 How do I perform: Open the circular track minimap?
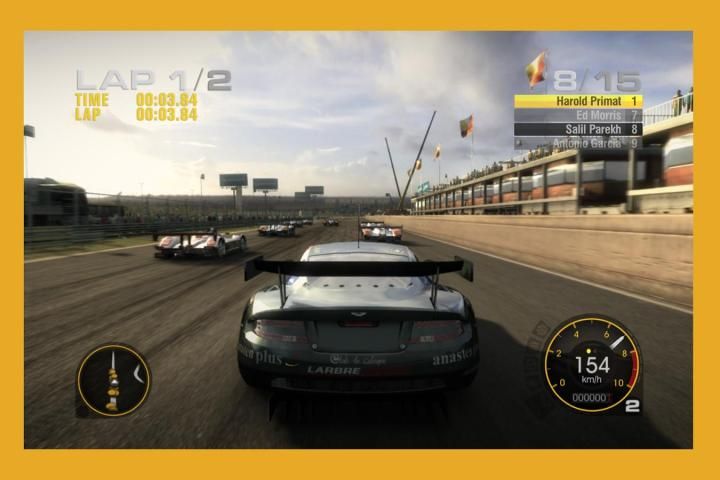[113, 380]
